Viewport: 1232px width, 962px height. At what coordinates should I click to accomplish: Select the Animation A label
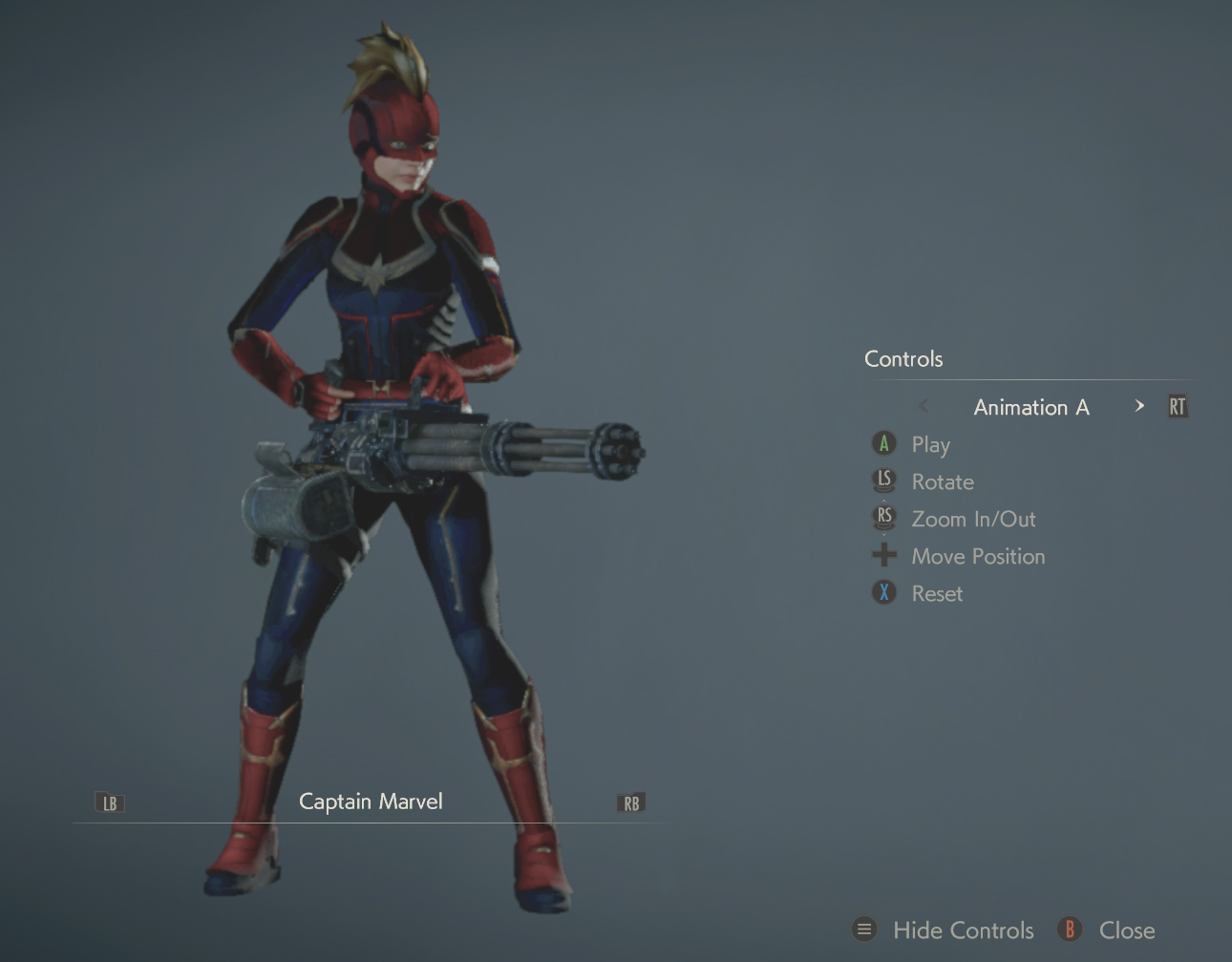point(1030,407)
